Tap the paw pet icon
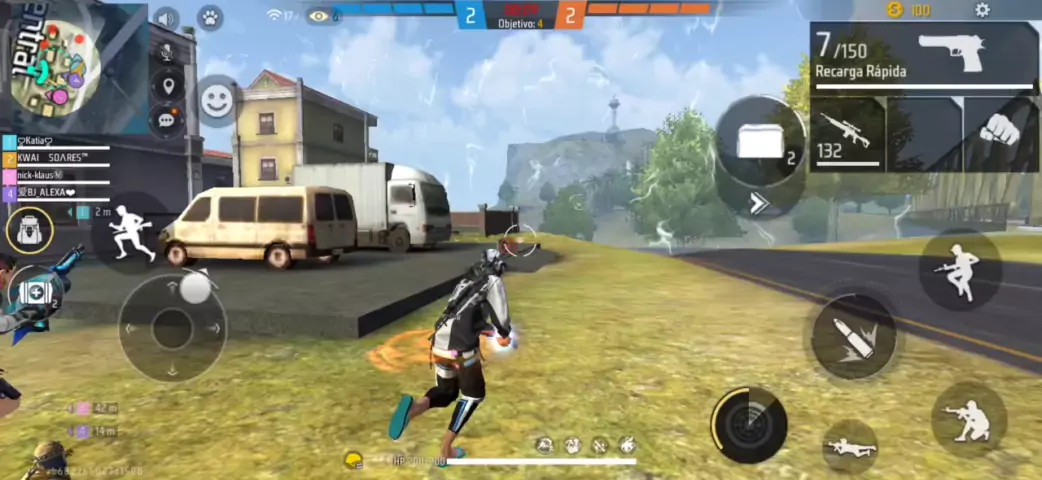The image size is (1042, 480). [210, 18]
